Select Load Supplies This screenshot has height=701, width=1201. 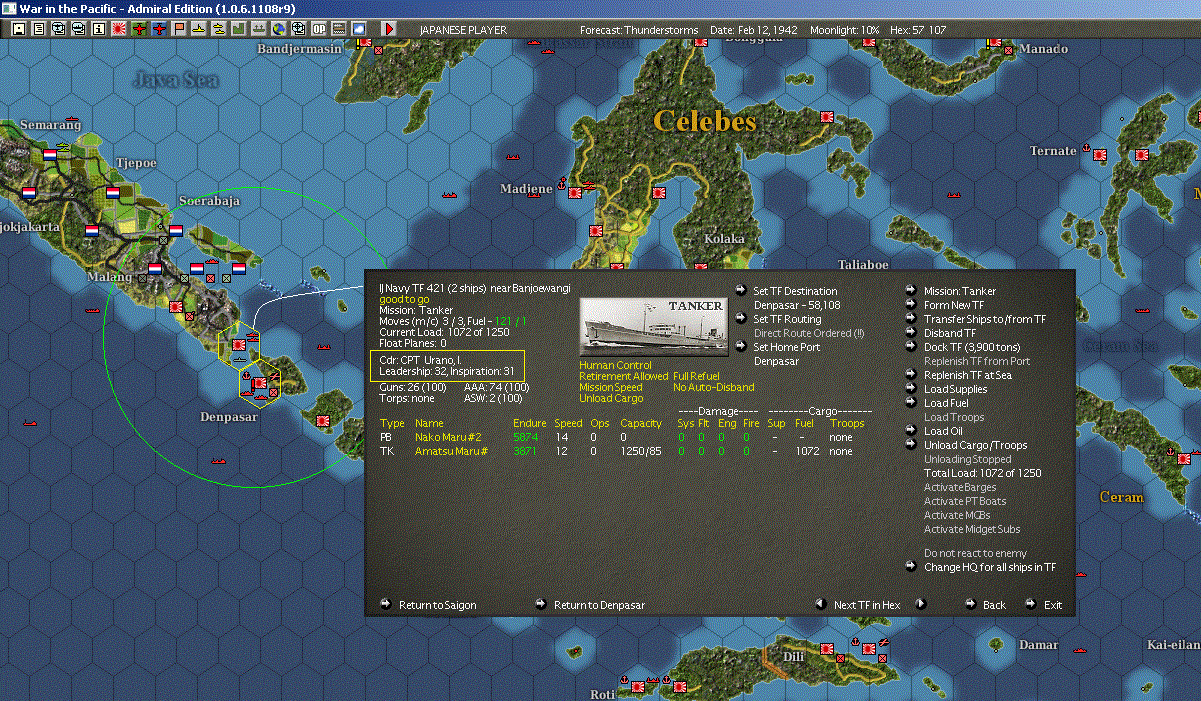tap(955, 389)
